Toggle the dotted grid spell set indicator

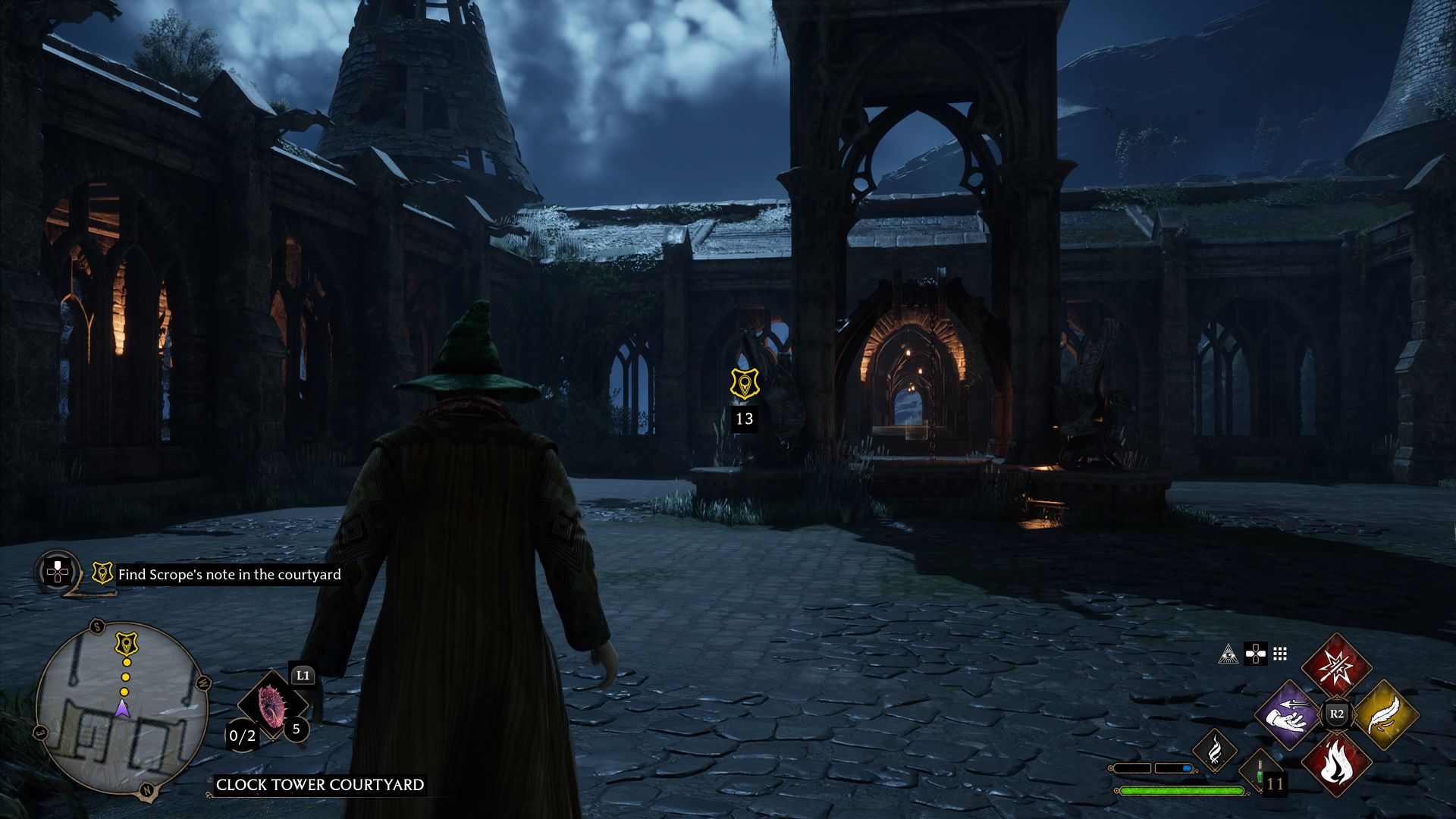tap(1279, 655)
